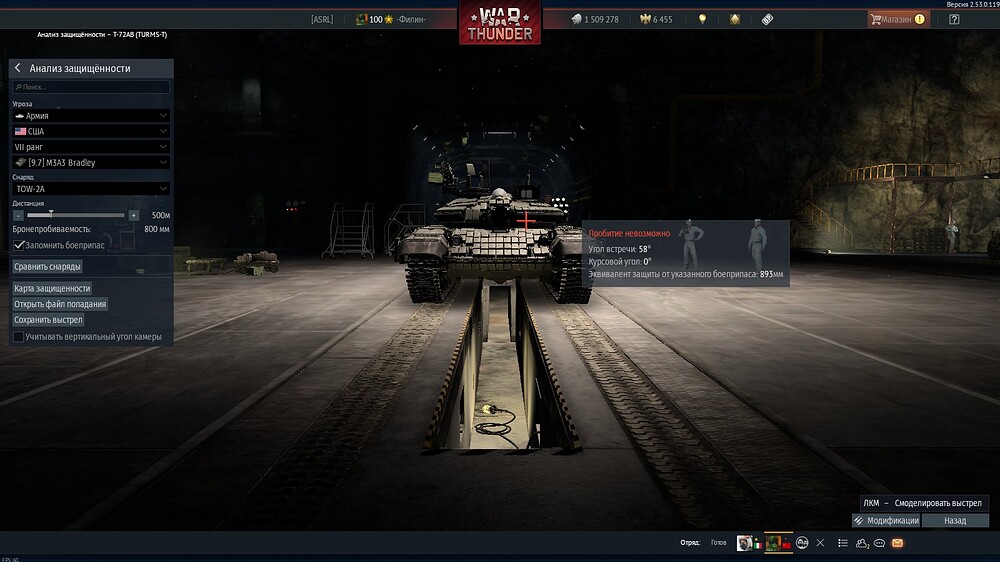
Task: Click the Сравнить снаряды button
Action: pos(48,267)
